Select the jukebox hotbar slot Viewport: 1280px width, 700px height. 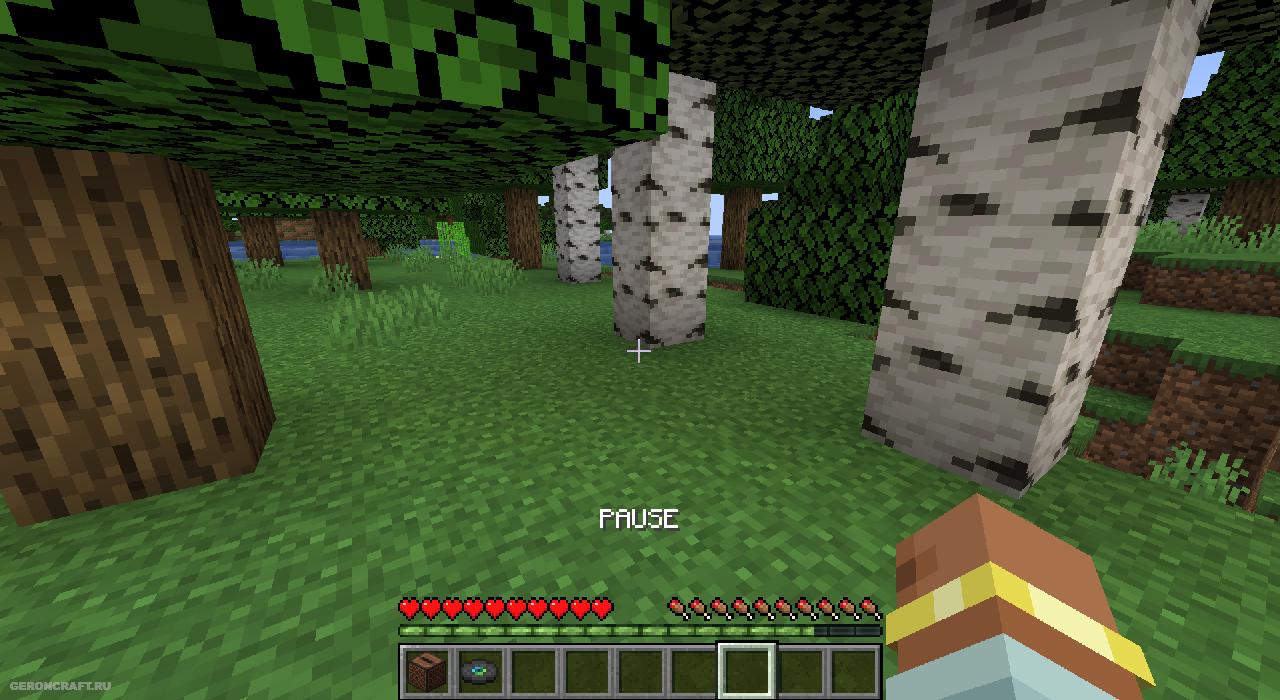(x=426, y=671)
